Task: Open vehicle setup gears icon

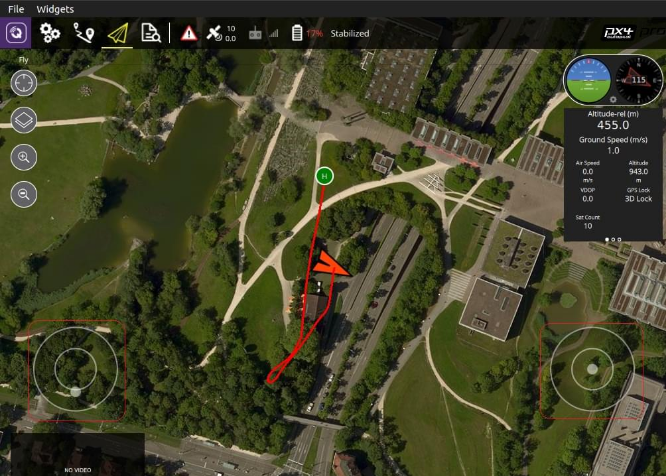Action: coord(50,33)
